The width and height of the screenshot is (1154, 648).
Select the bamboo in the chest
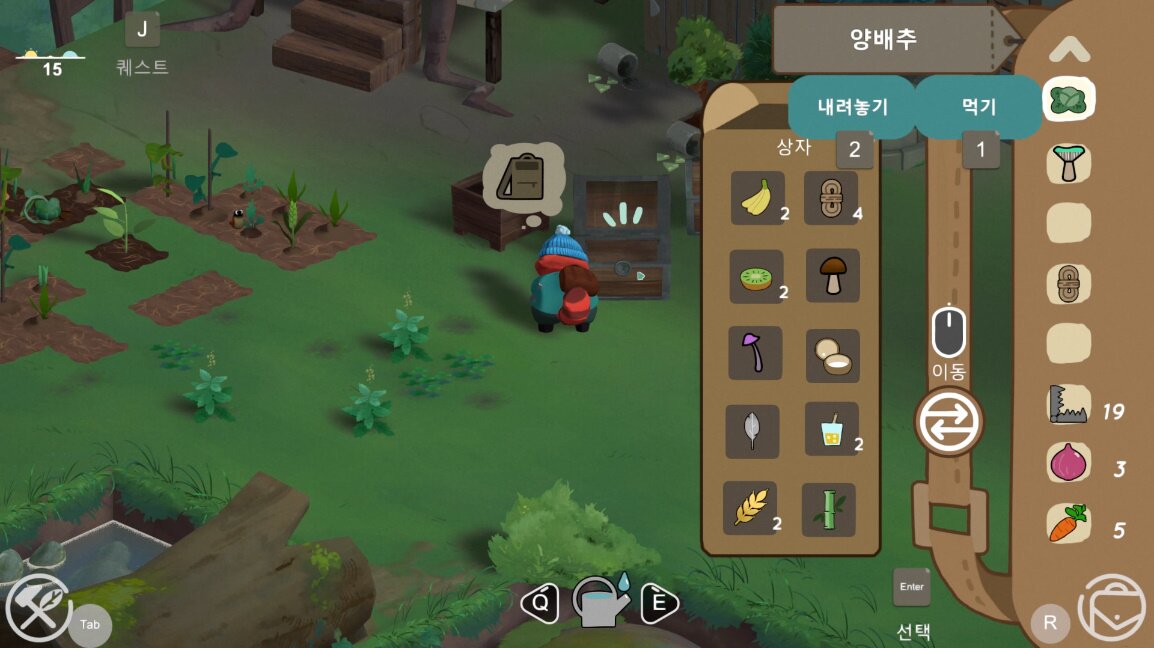tap(829, 509)
